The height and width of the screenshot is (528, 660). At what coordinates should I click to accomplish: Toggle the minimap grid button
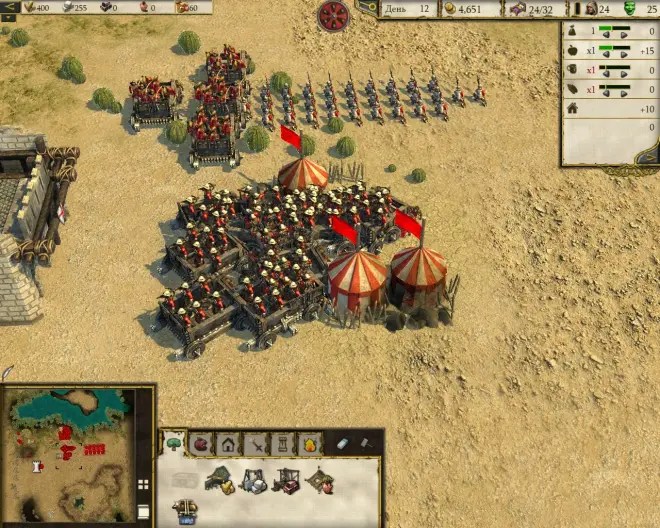pyautogui.click(x=143, y=485)
